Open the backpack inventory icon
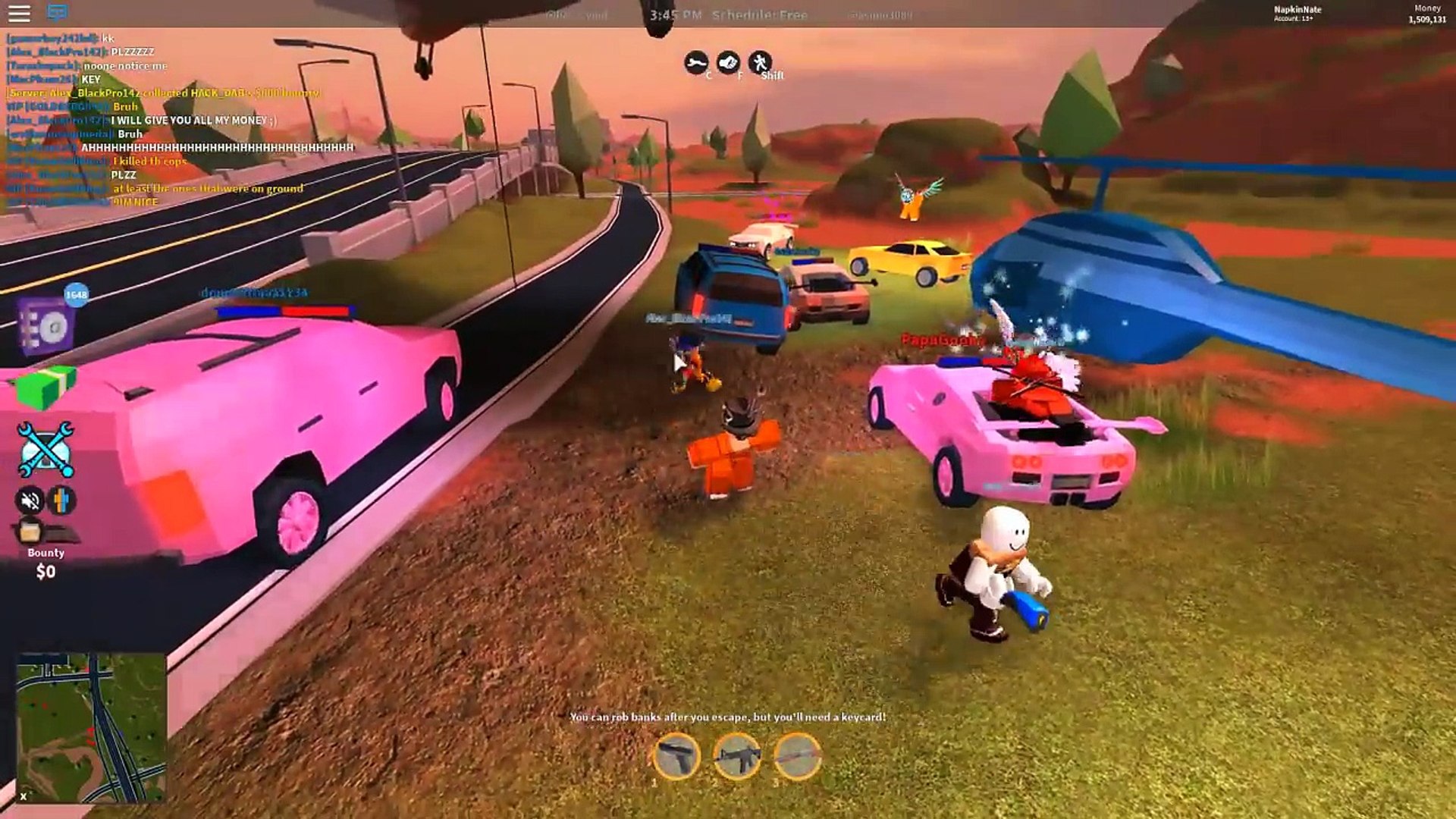This screenshot has width=1456, height=819. pos(30,531)
